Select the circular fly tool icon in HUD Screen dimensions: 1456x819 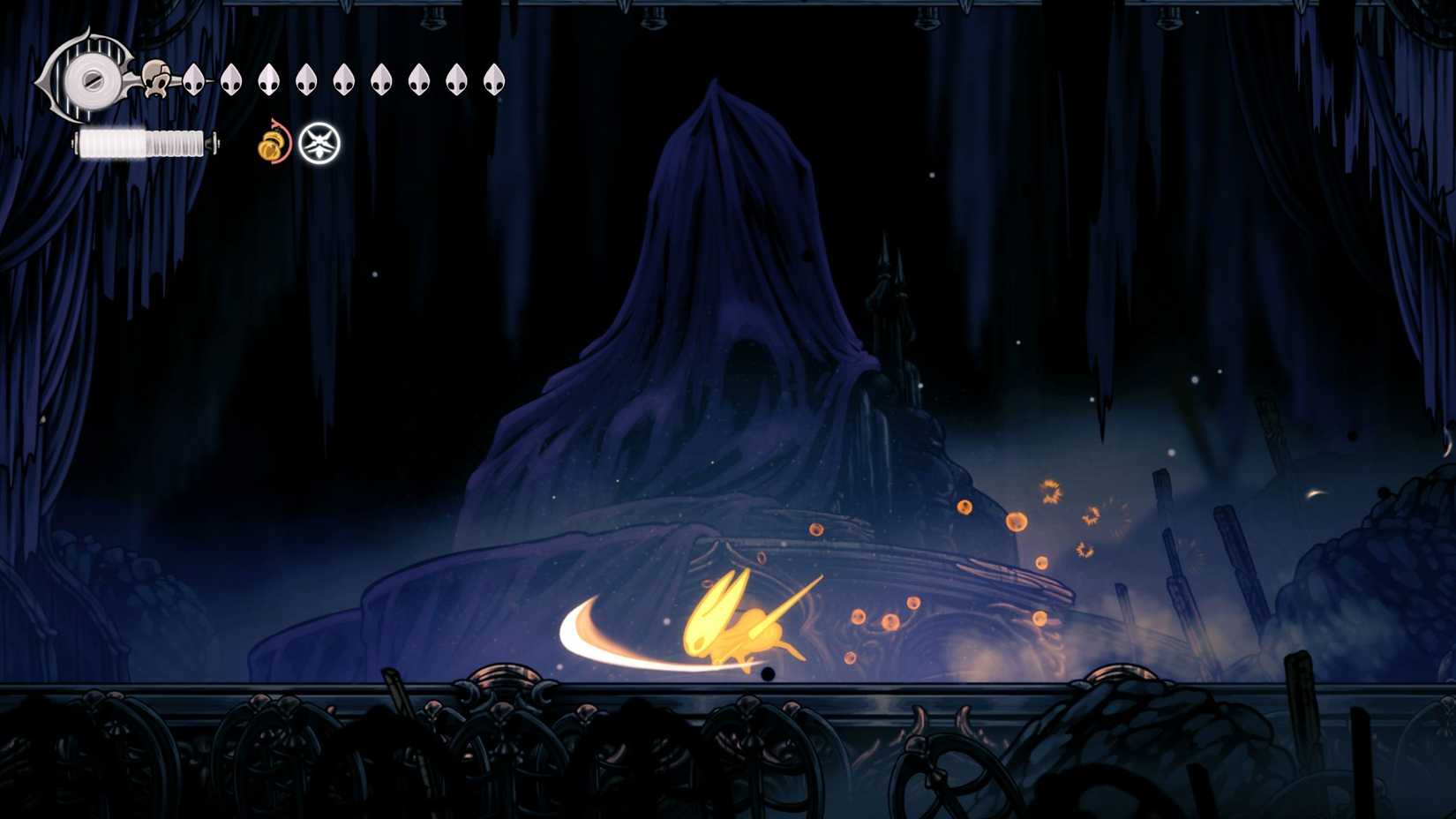tap(319, 143)
